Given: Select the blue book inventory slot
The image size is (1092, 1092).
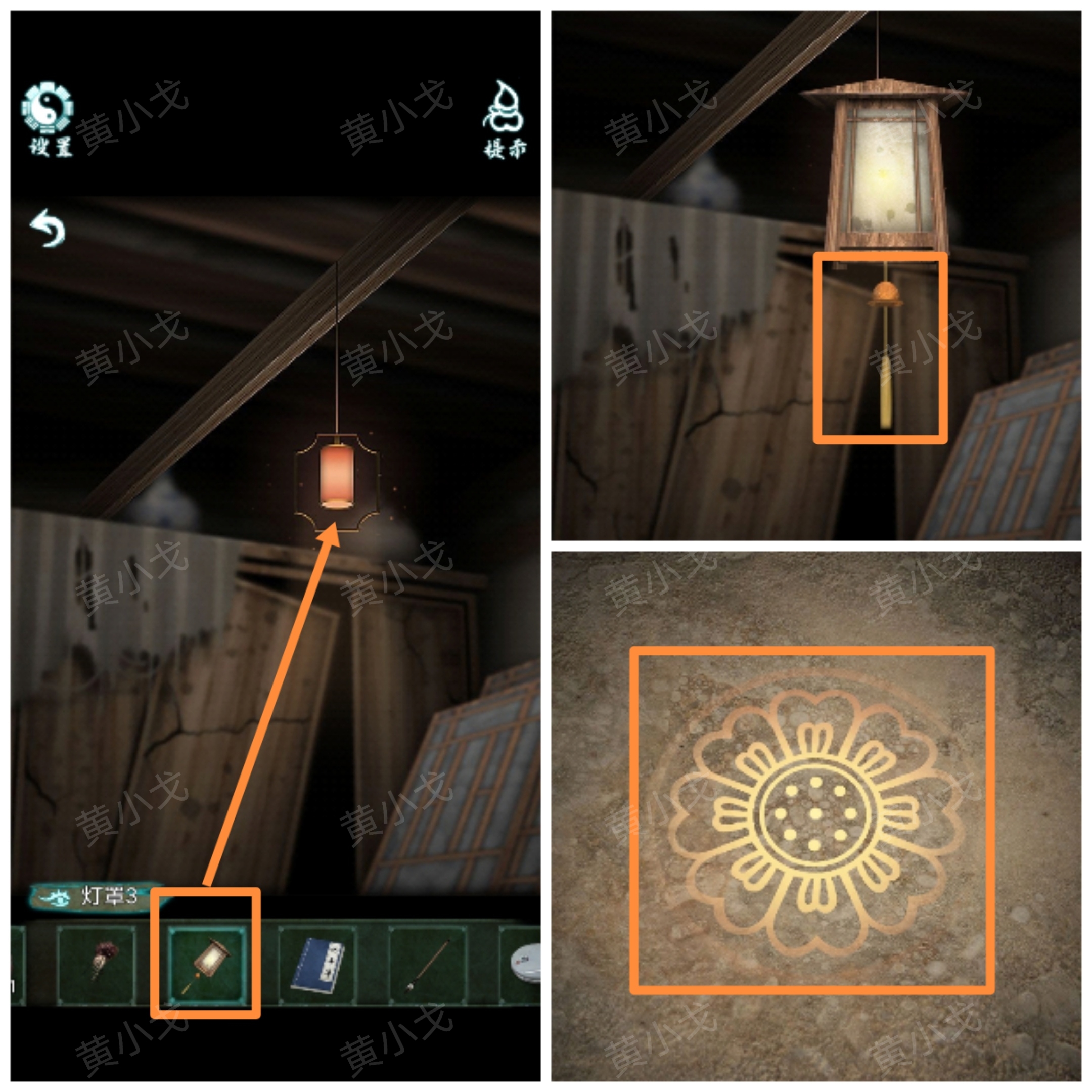Looking at the screenshot, I should tap(317, 964).
